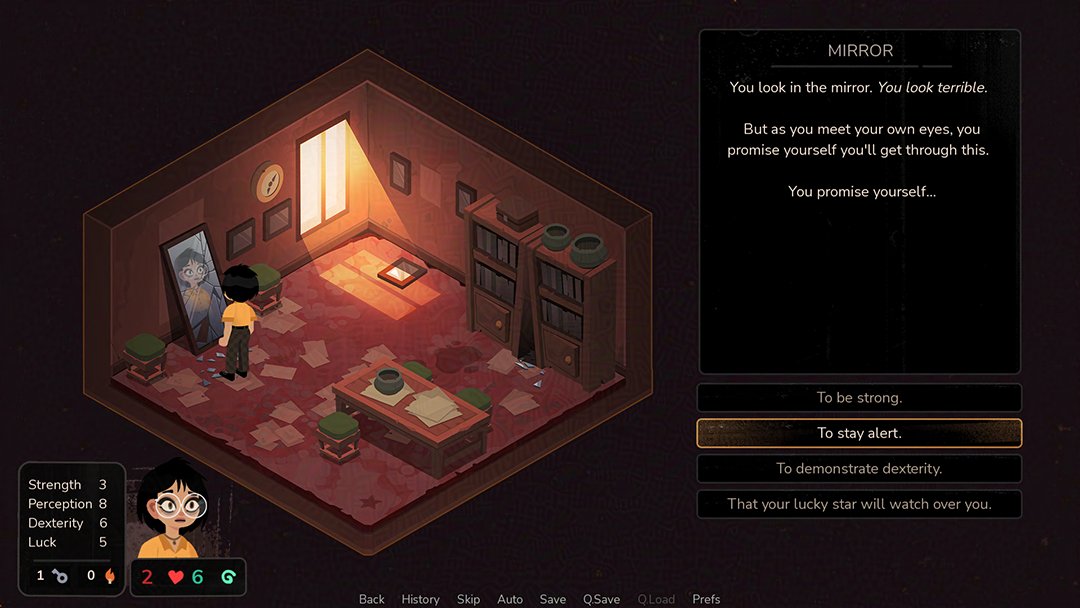The width and height of the screenshot is (1080, 608).
Task: Click the character portrait with glasses
Action: [171, 510]
